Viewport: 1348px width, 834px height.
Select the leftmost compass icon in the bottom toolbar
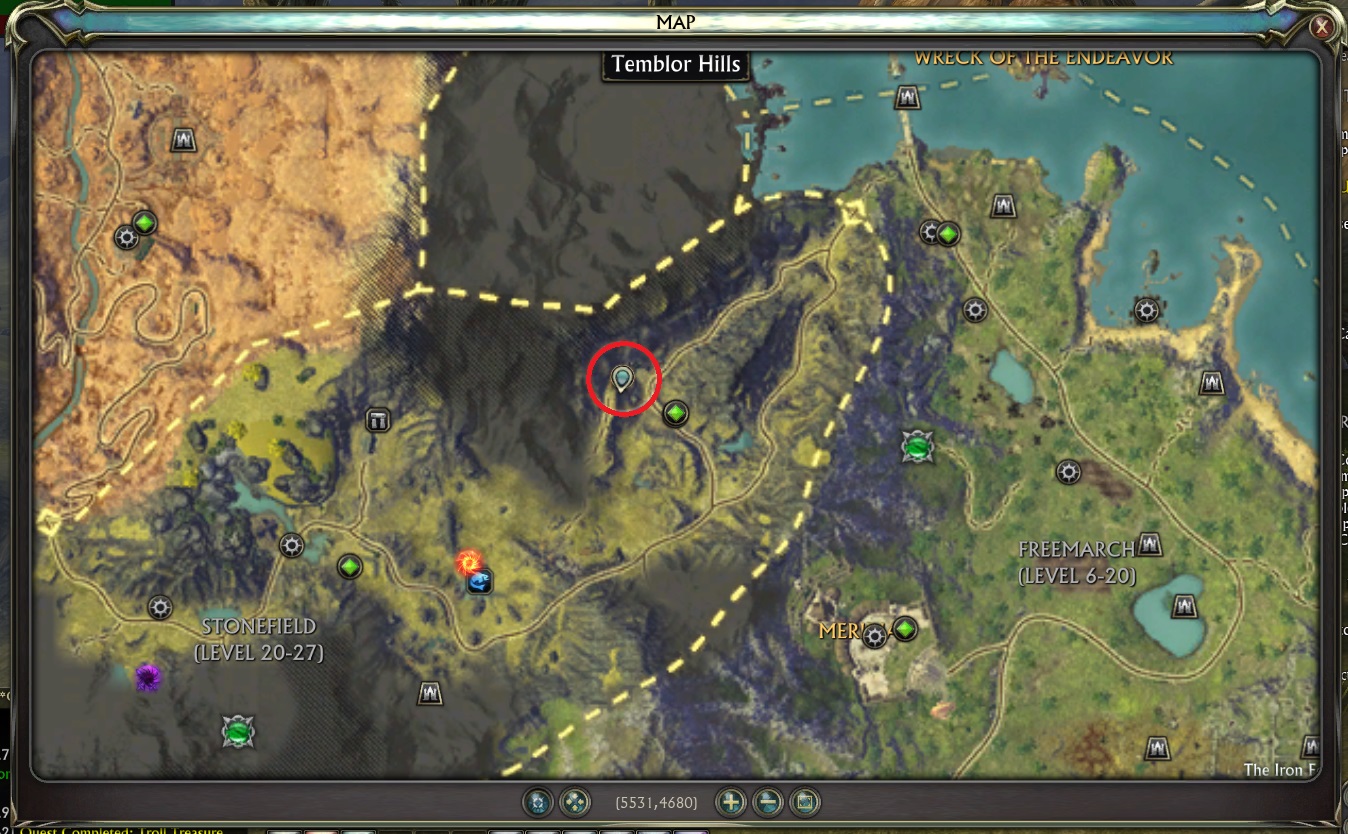tap(537, 802)
